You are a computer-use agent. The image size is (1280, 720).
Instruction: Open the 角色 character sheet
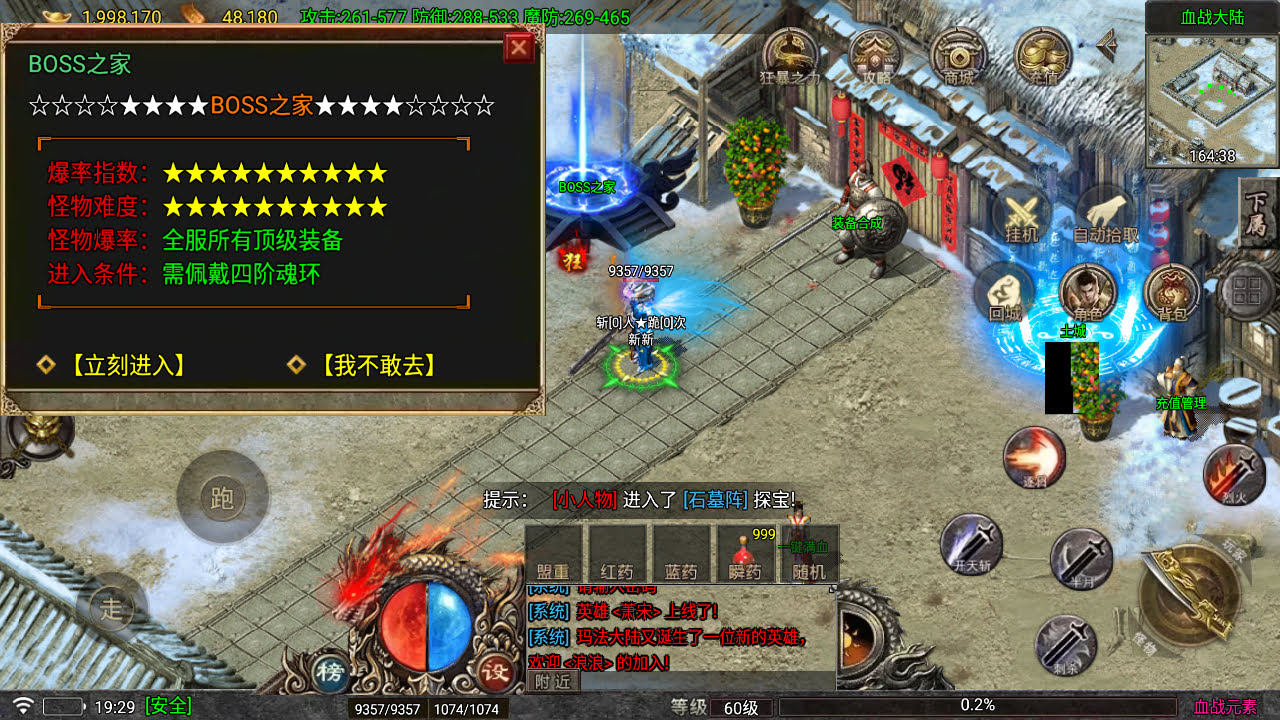pyautogui.click(x=1088, y=294)
